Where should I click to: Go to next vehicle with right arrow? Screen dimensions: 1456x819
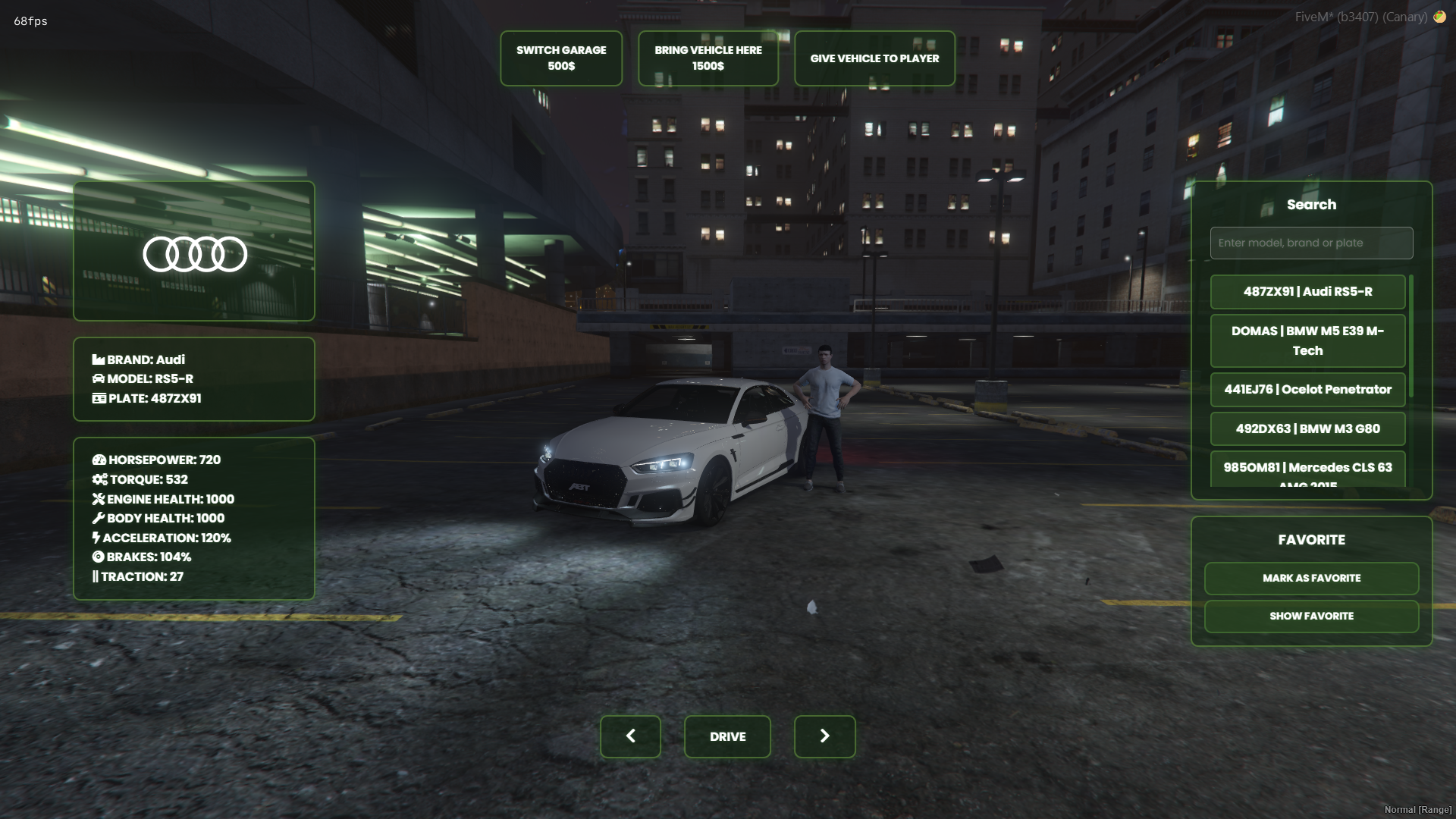click(x=824, y=736)
